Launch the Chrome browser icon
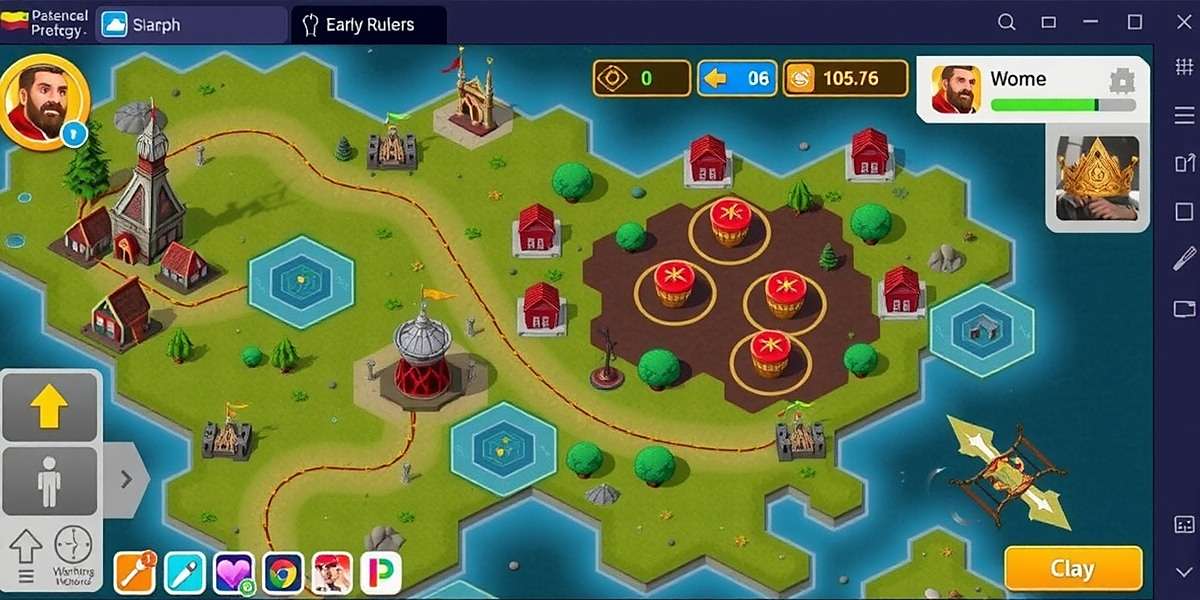Screen dimensions: 1200x600 point(283,573)
